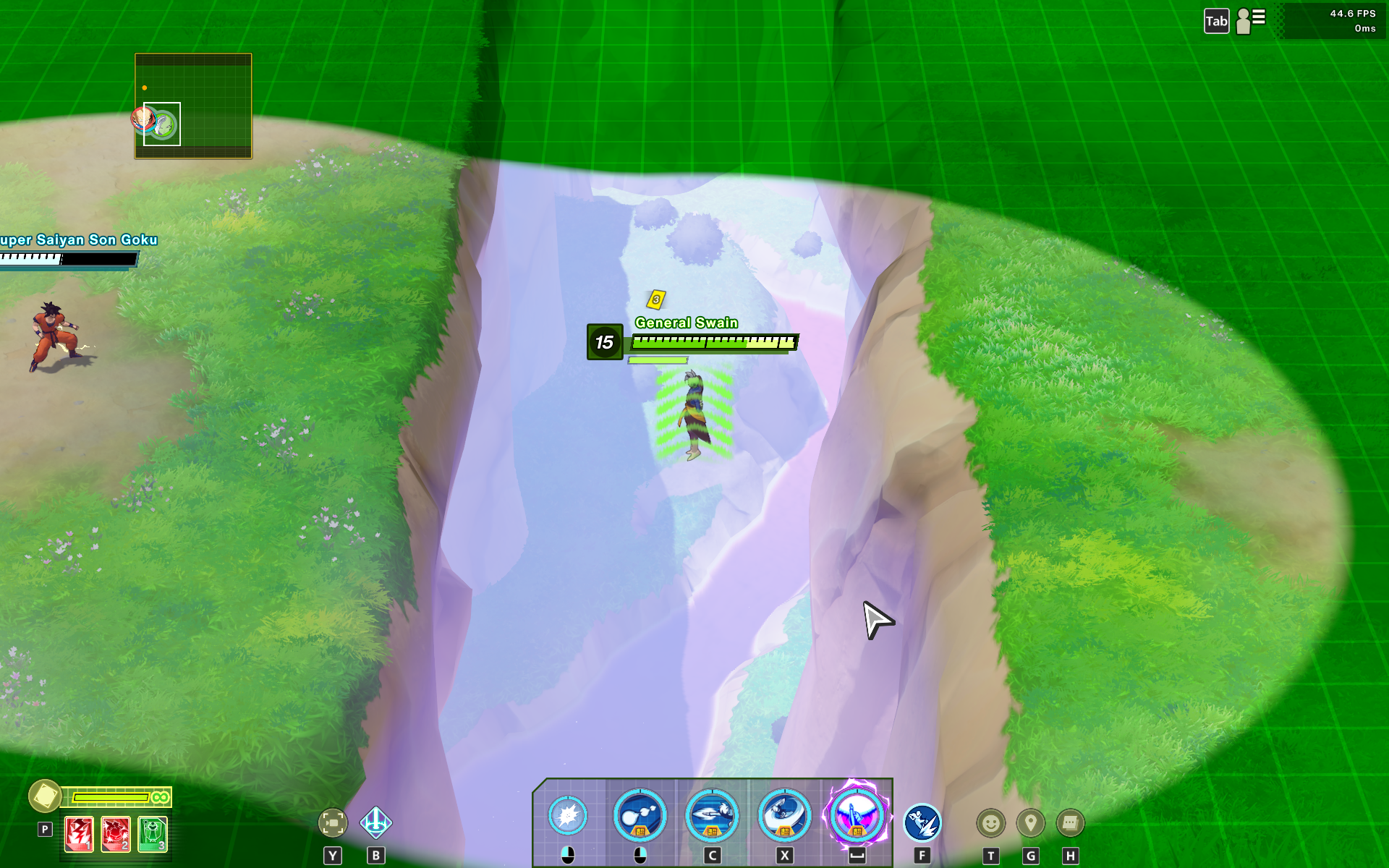This screenshot has width=1389, height=868.
Task: Open the chat message button
Action: pos(1071,823)
